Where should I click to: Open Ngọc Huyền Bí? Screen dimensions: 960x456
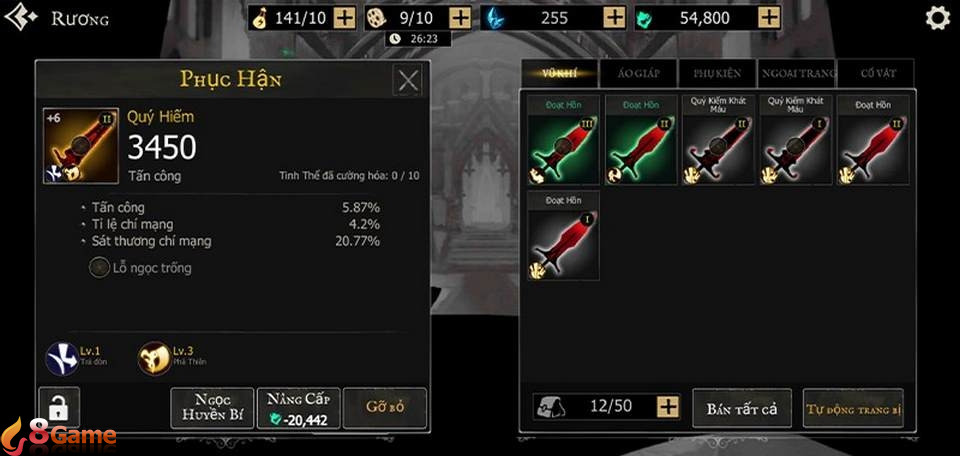point(212,408)
